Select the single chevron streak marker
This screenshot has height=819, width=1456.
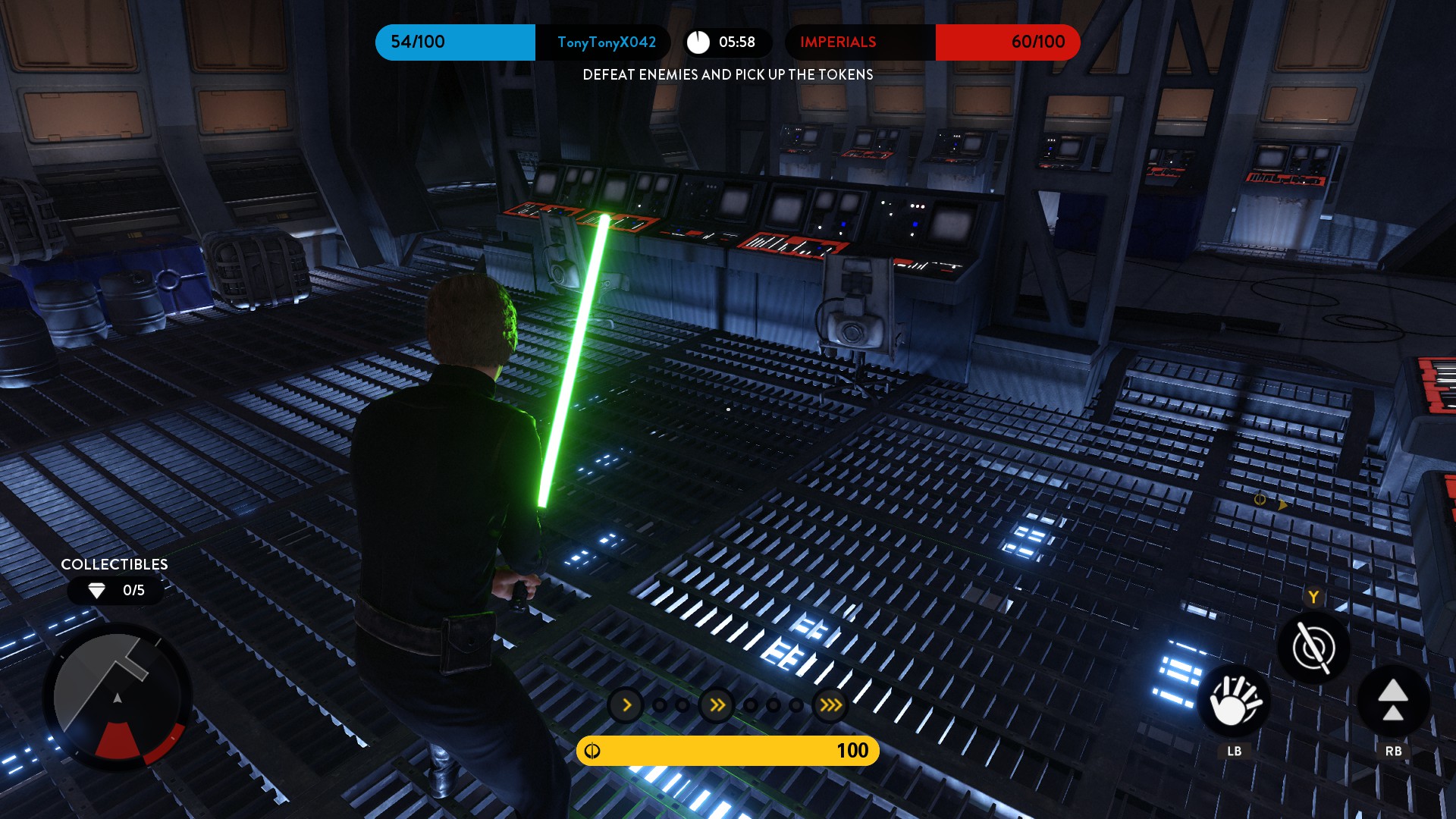(626, 706)
